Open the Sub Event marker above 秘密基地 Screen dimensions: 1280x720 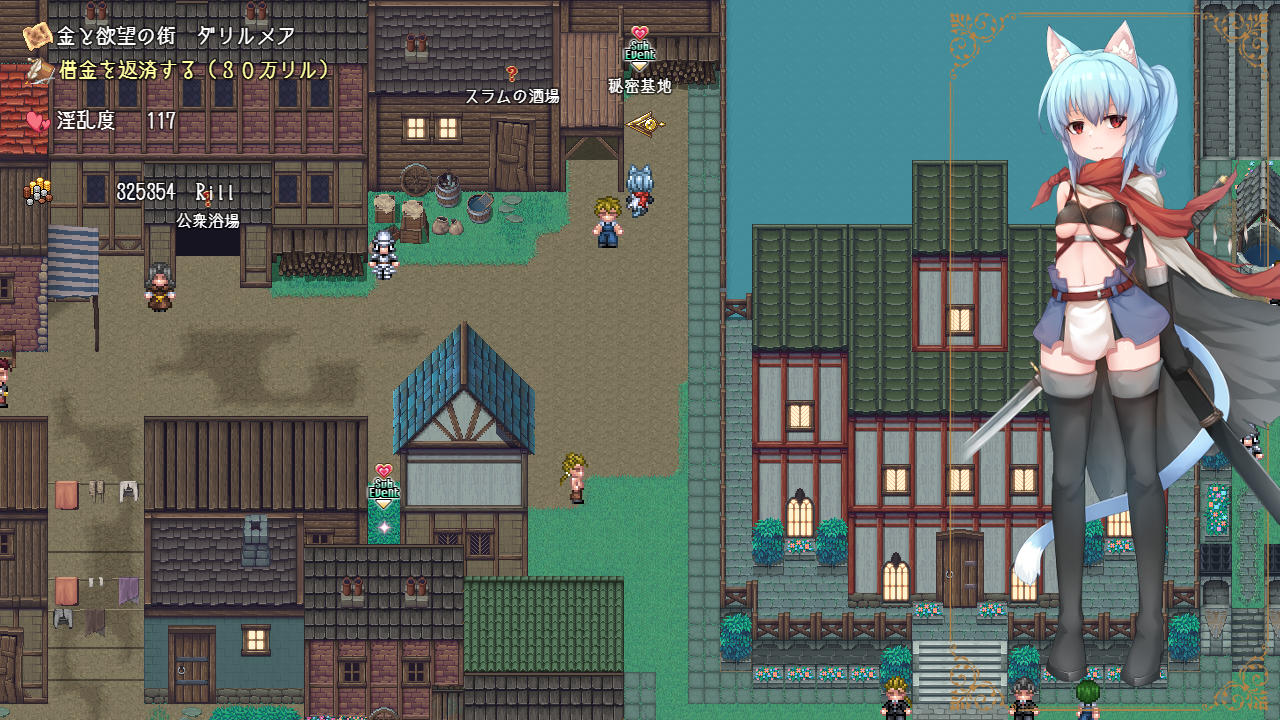coord(640,49)
